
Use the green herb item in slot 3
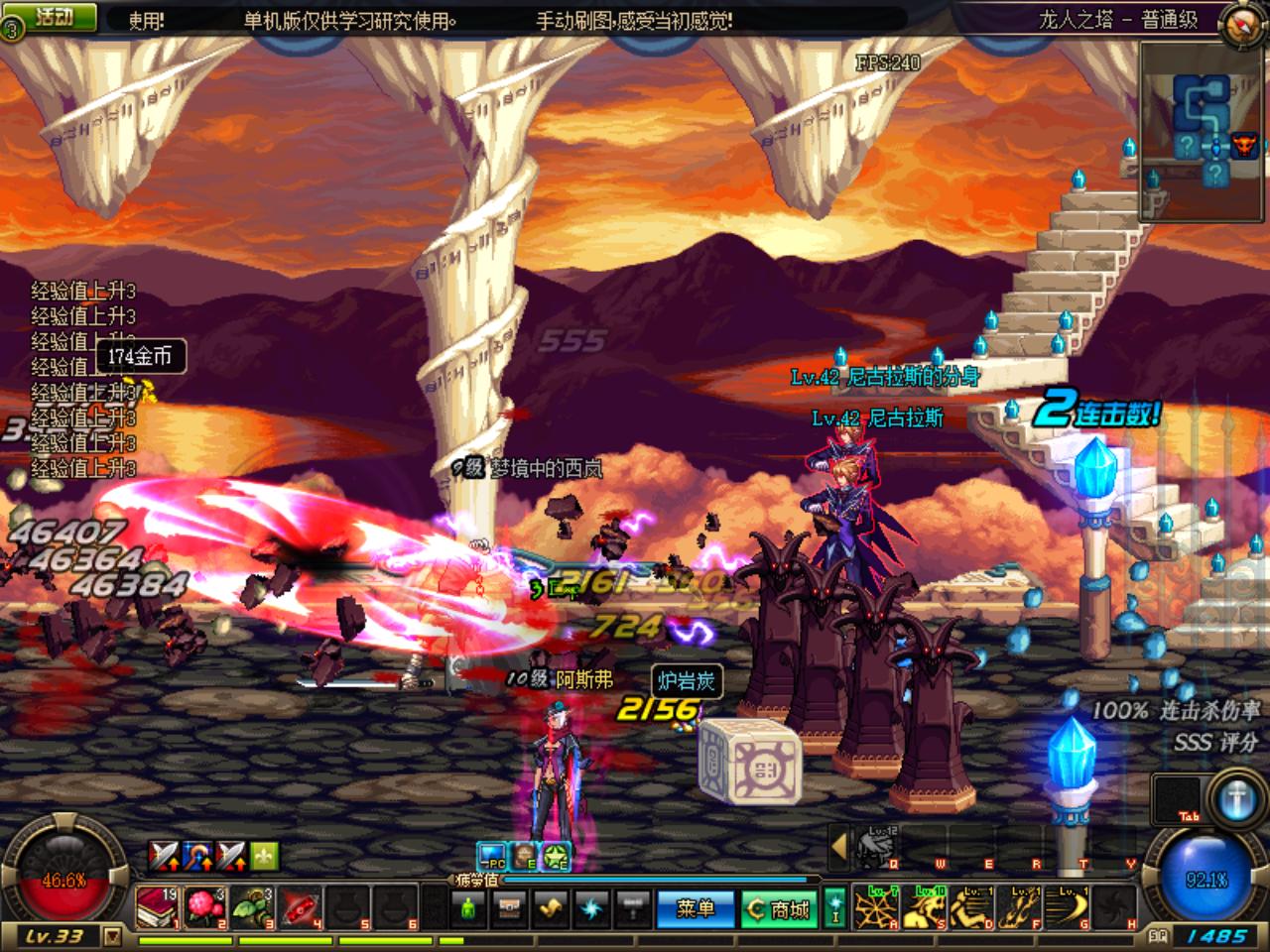tap(251, 906)
